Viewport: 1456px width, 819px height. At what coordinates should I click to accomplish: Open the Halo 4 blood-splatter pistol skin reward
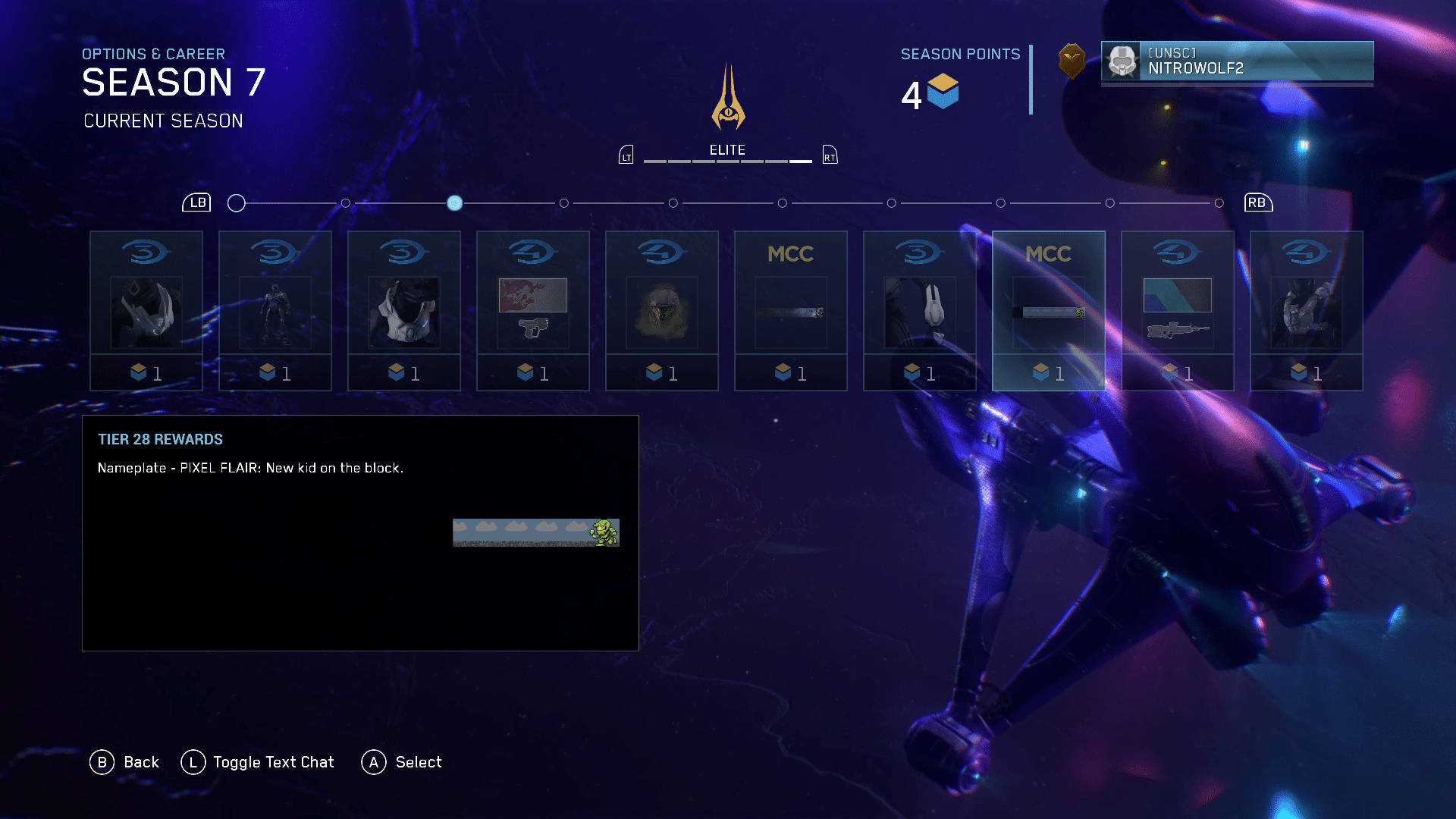(533, 311)
